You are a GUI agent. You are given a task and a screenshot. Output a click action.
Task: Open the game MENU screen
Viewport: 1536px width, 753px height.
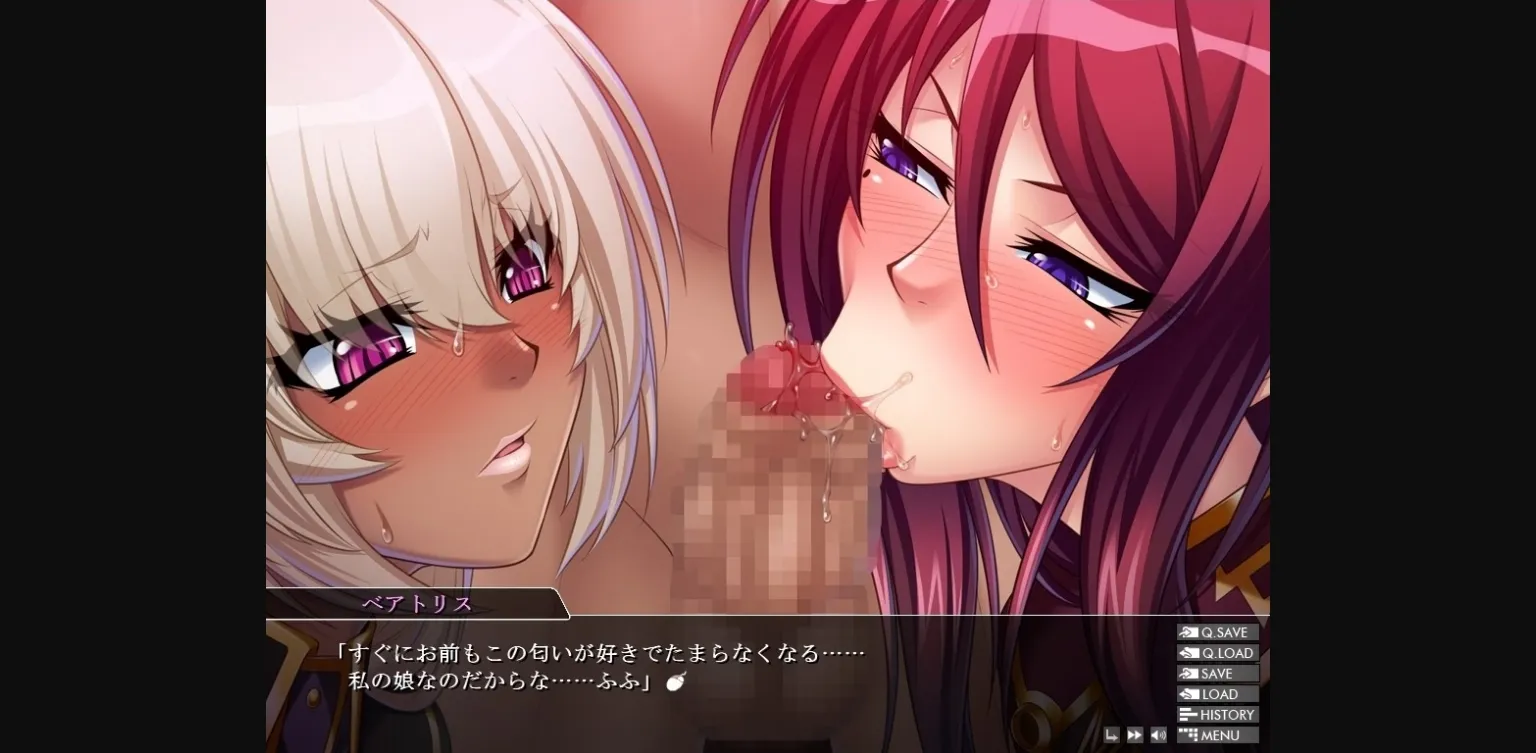click(1218, 734)
